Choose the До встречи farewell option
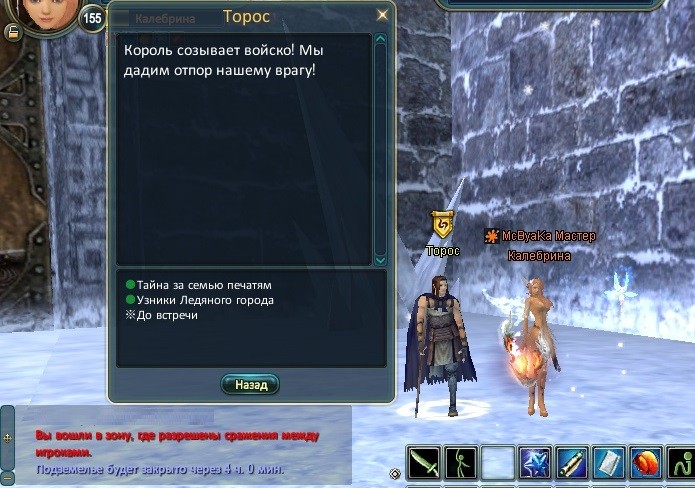Image resolution: width=695 pixels, height=488 pixels. (167, 315)
